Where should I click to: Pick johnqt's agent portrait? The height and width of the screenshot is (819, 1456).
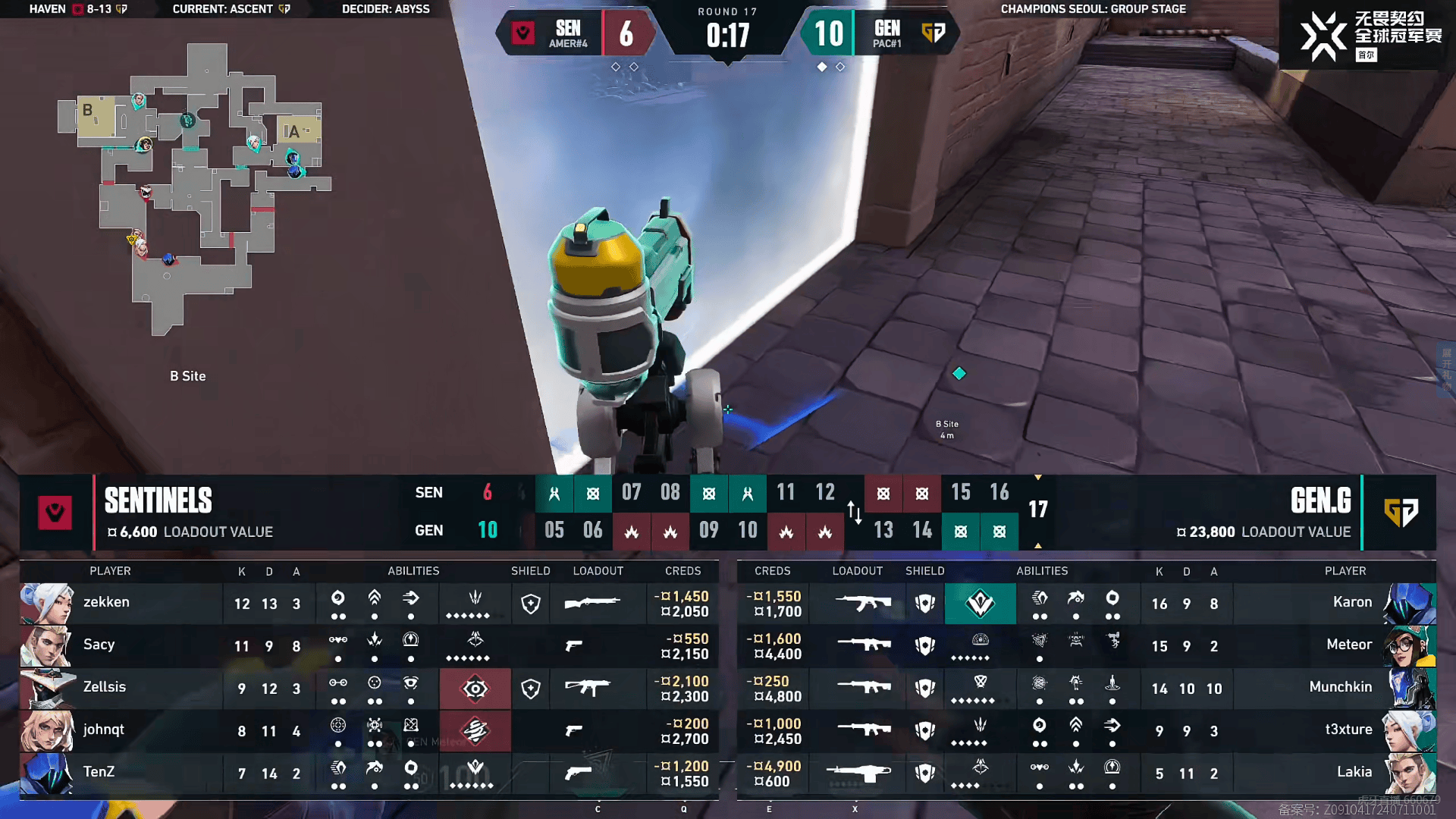[x=46, y=731]
